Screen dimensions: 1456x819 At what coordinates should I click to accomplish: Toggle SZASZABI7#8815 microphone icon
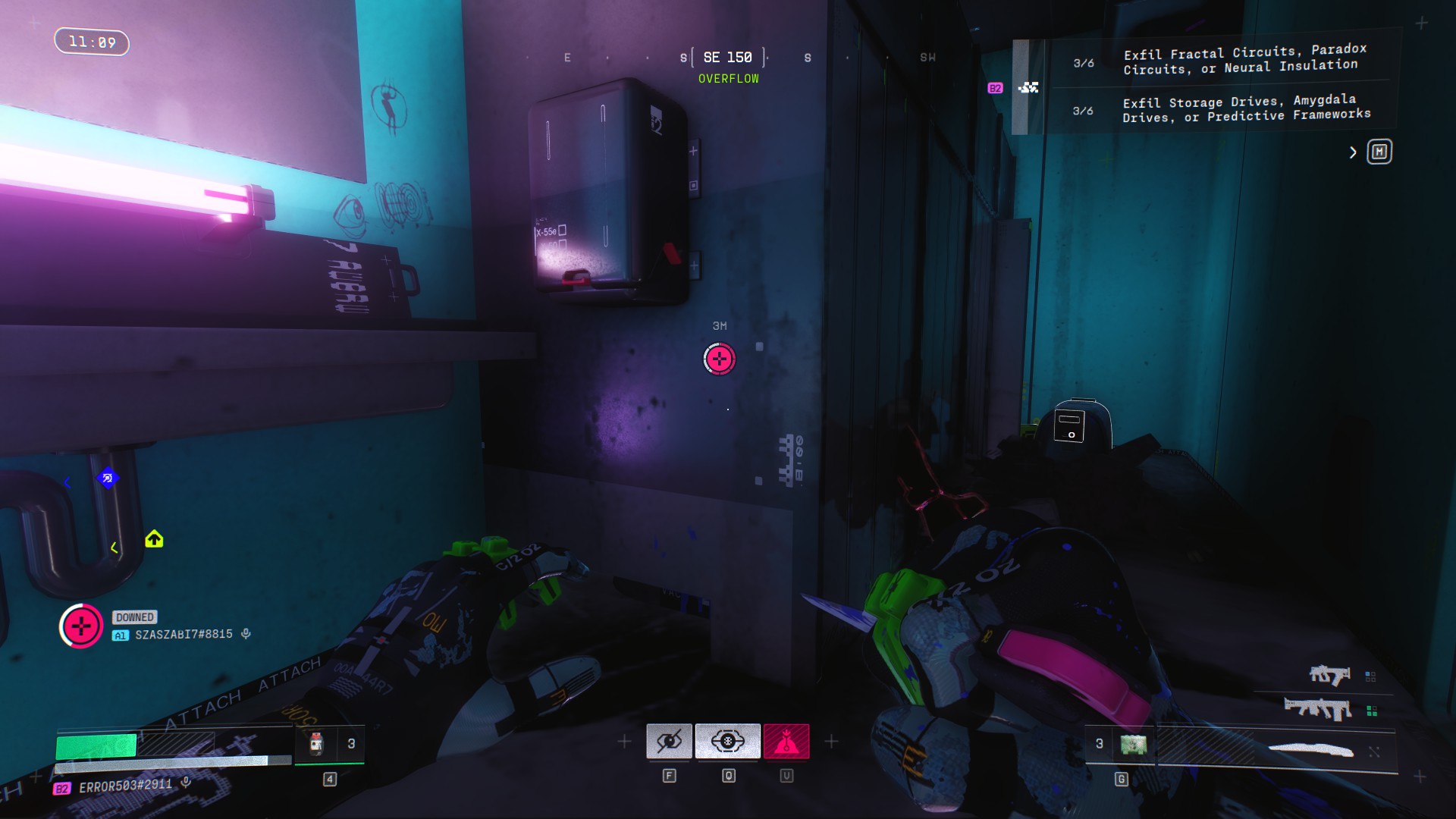pyautogui.click(x=246, y=634)
